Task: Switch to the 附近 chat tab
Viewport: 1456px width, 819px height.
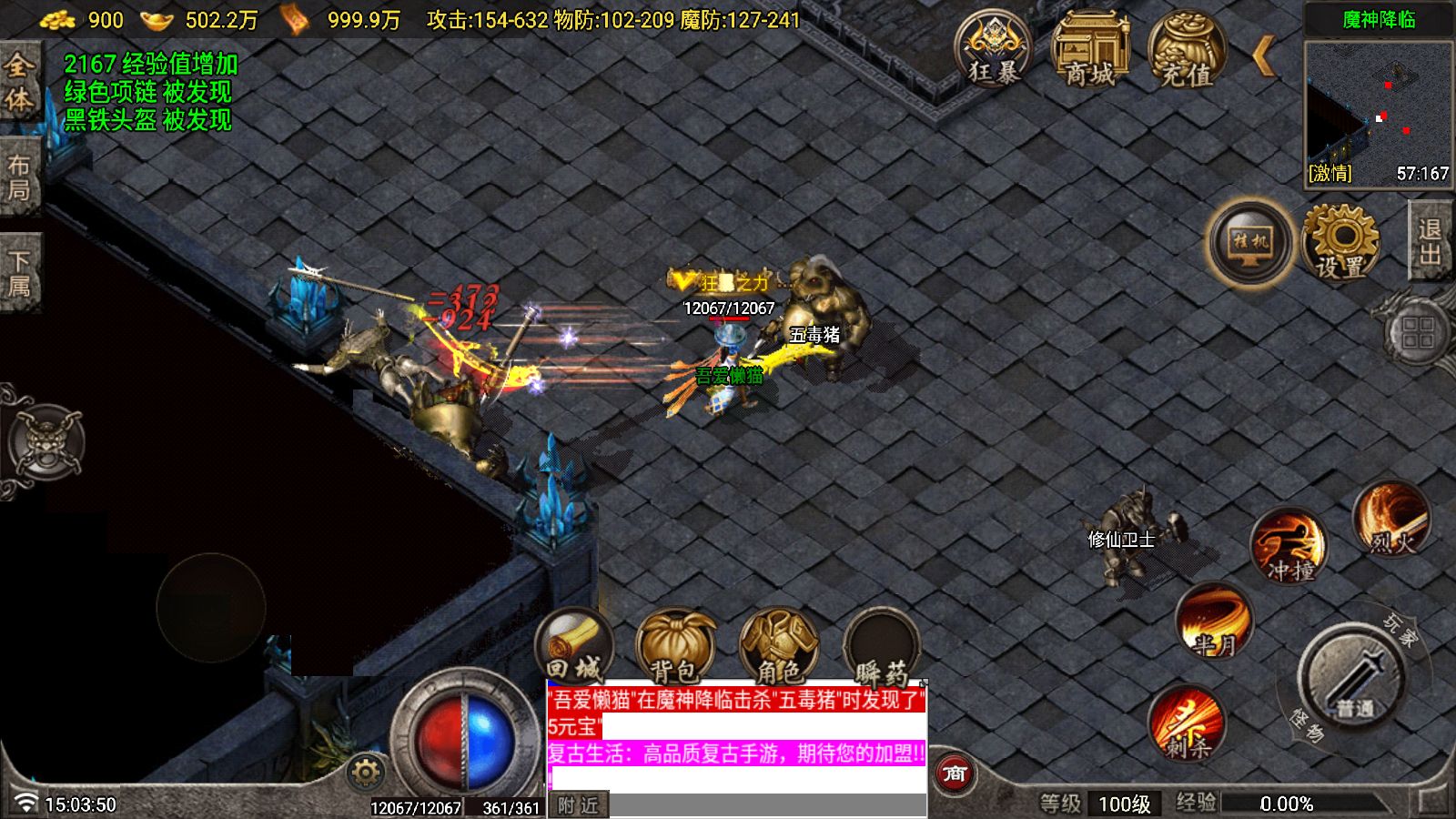Action: pyautogui.click(x=577, y=804)
